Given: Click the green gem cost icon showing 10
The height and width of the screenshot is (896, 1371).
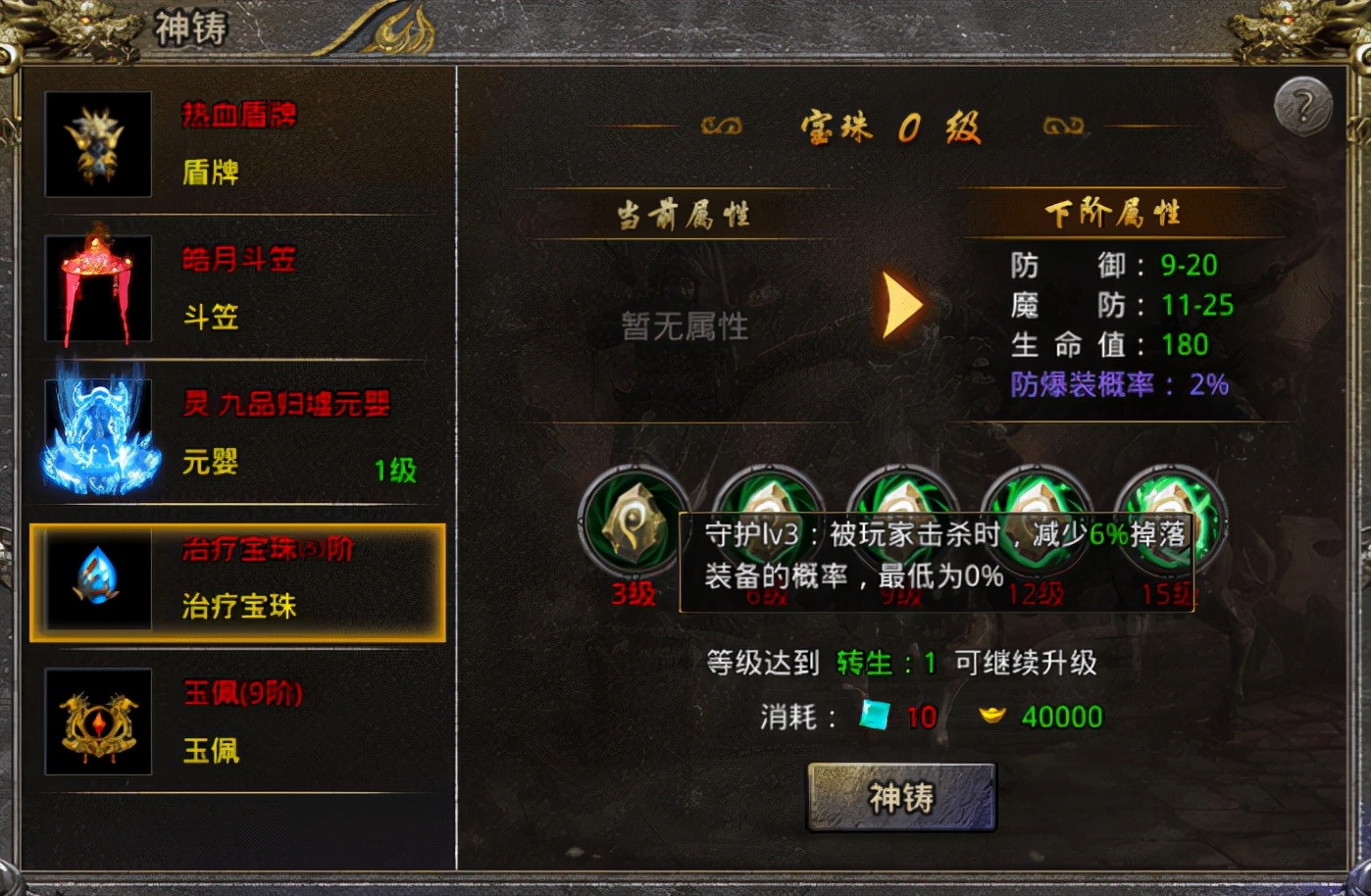Looking at the screenshot, I should pyautogui.click(x=874, y=716).
